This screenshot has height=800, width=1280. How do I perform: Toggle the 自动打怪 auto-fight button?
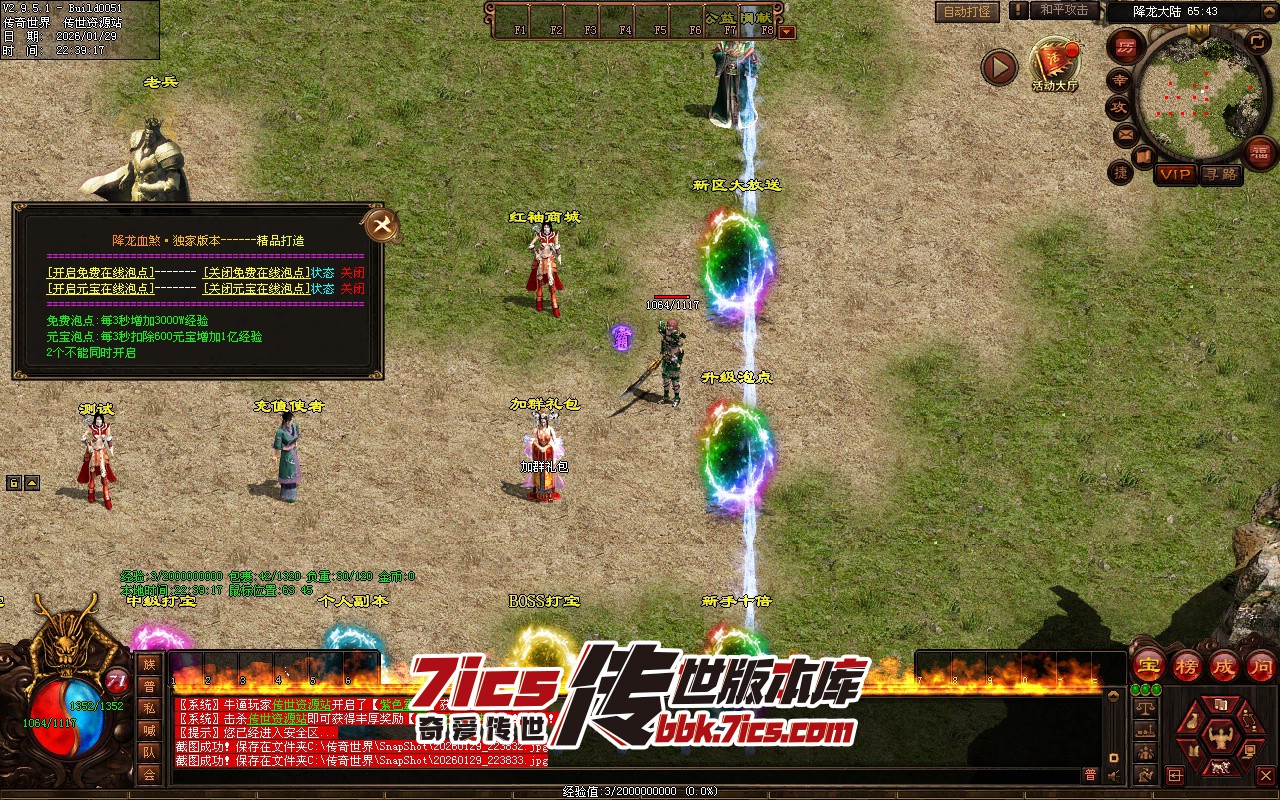pos(967,12)
